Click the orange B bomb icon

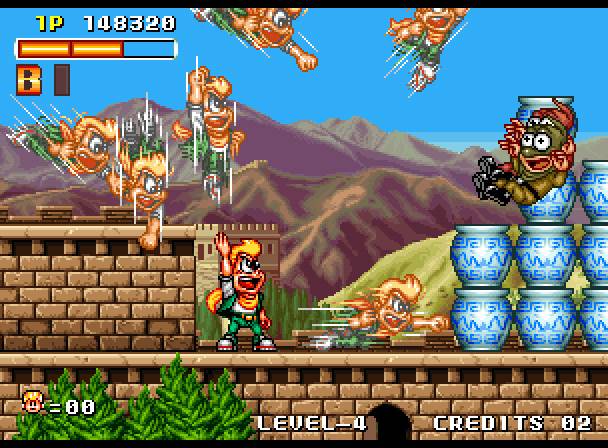click(29, 78)
